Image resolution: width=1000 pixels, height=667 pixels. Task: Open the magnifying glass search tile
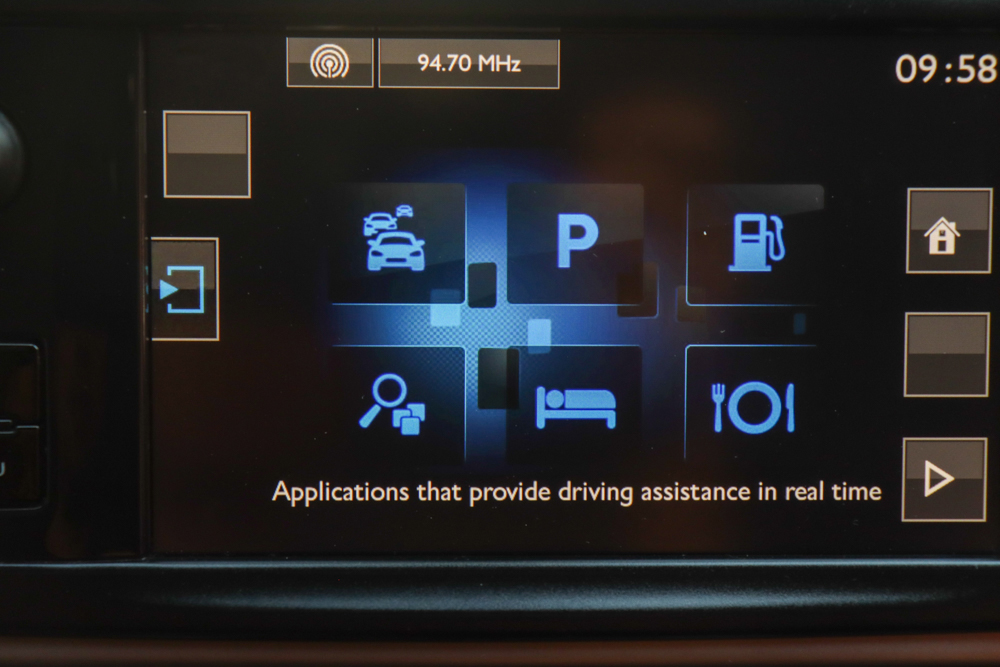(395, 403)
